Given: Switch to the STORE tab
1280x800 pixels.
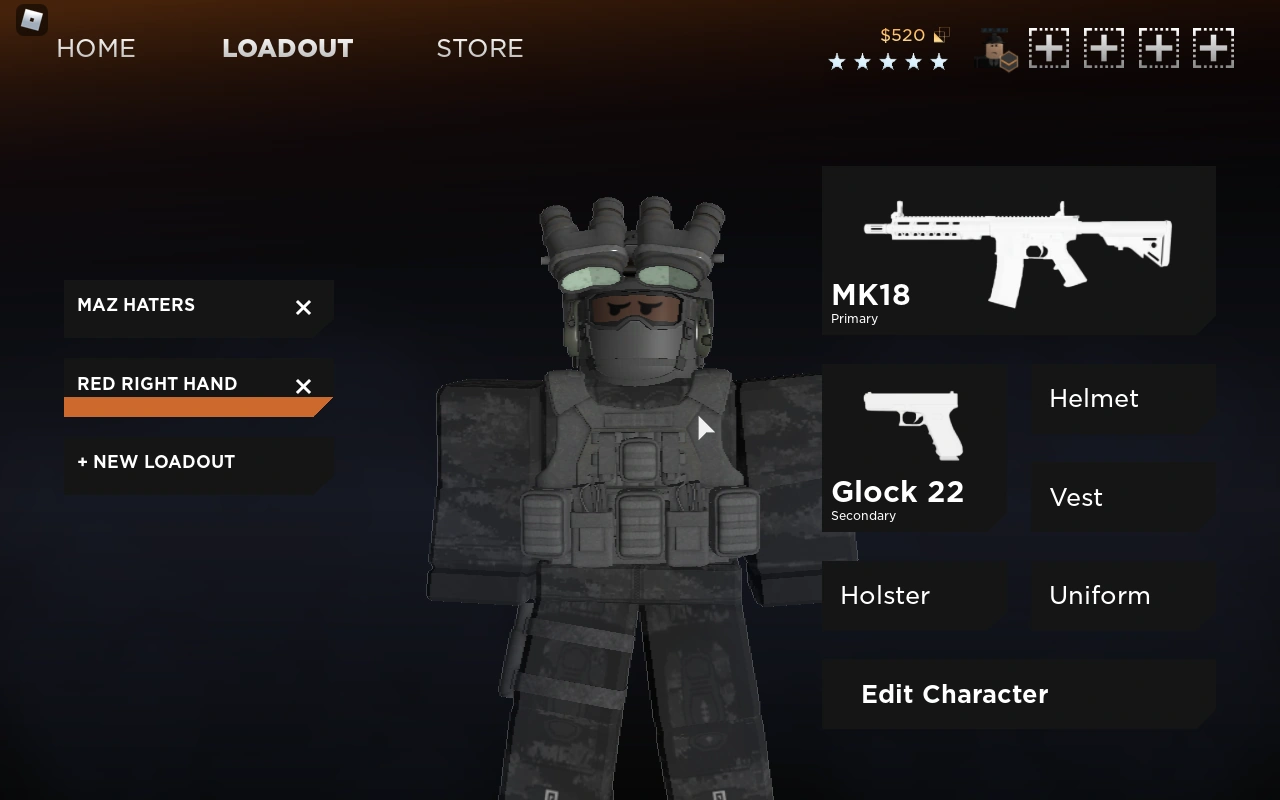Looking at the screenshot, I should (x=480, y=48).
